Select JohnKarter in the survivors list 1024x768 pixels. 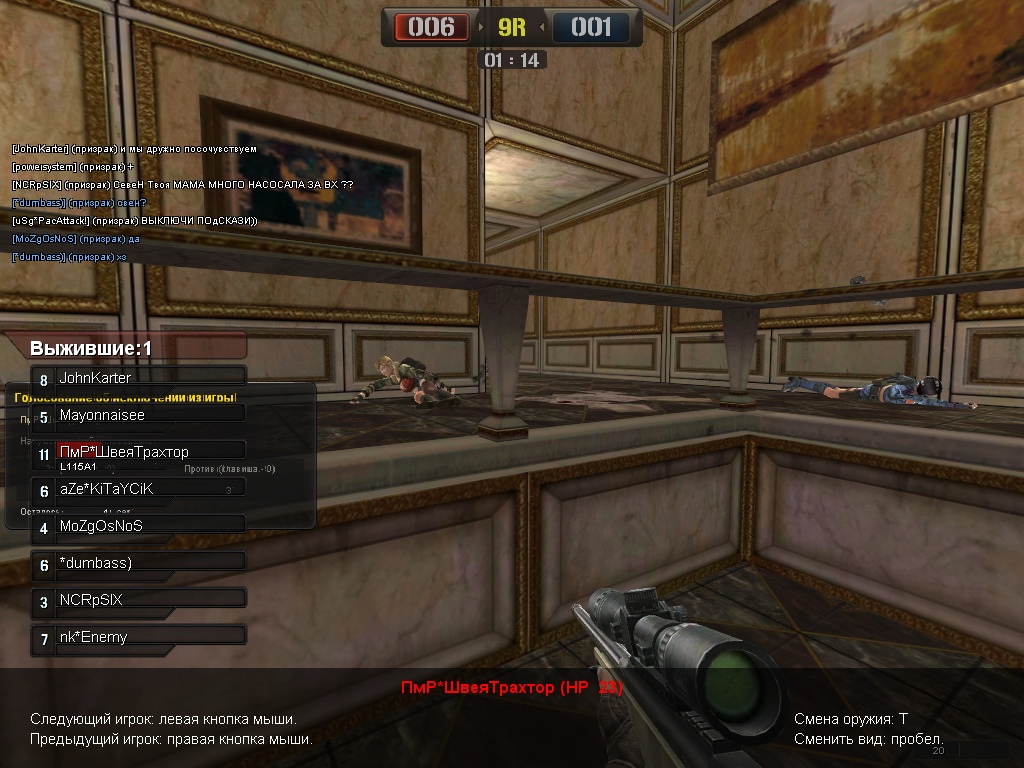coord(138,378)
